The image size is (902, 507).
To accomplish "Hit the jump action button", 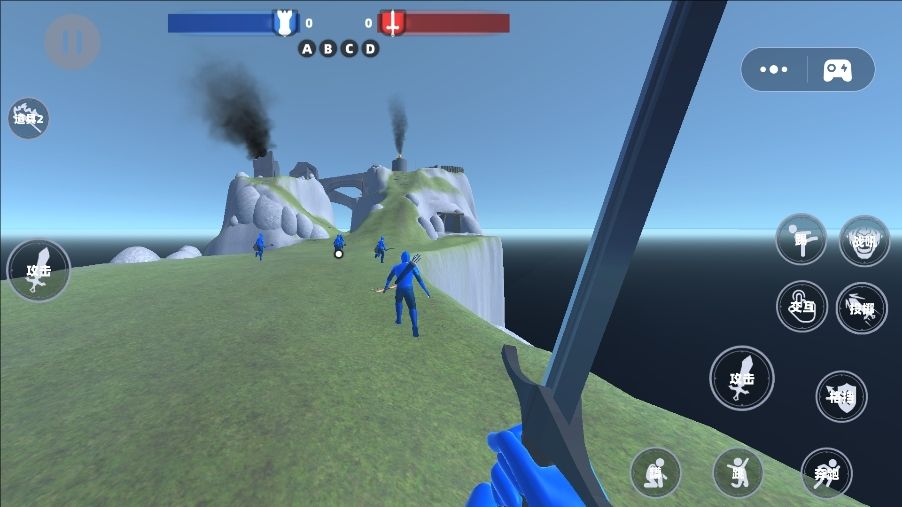I will tap(738, 472).
